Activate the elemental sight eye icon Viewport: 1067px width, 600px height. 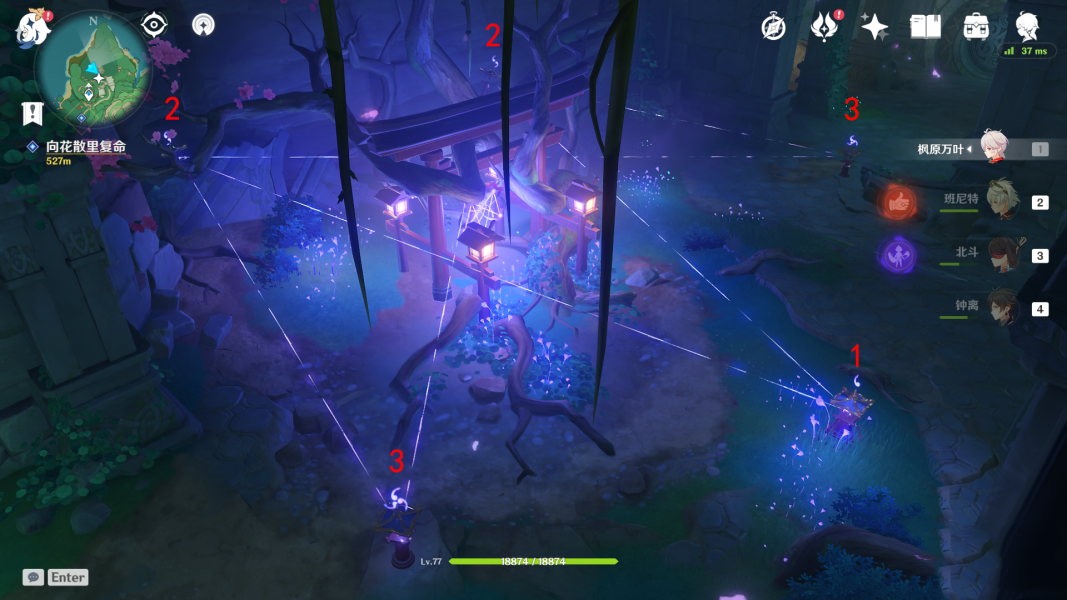[154, 25]
